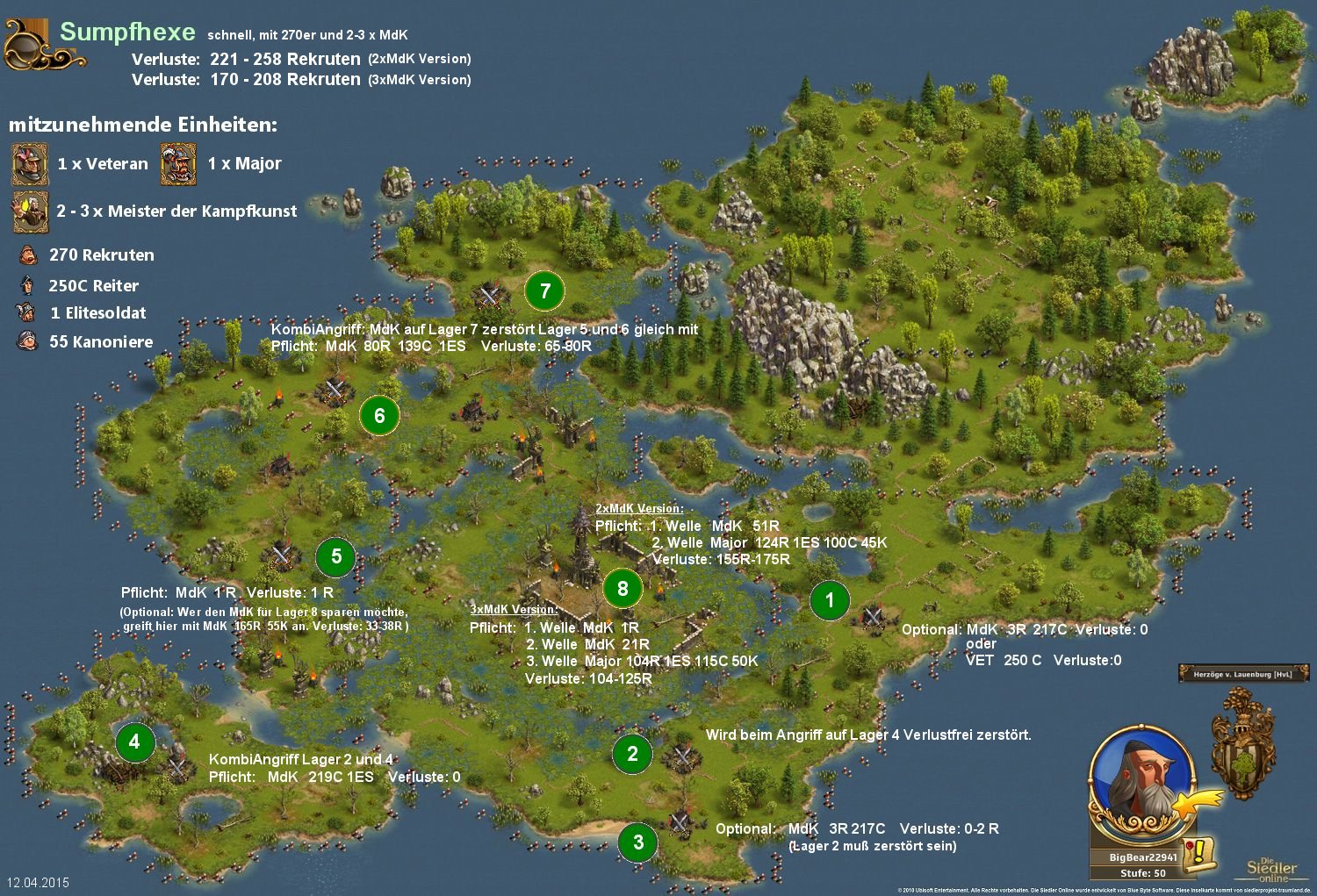Select camp marker number 6
The height and width of the screenshot is (896, 1317).
379,416
